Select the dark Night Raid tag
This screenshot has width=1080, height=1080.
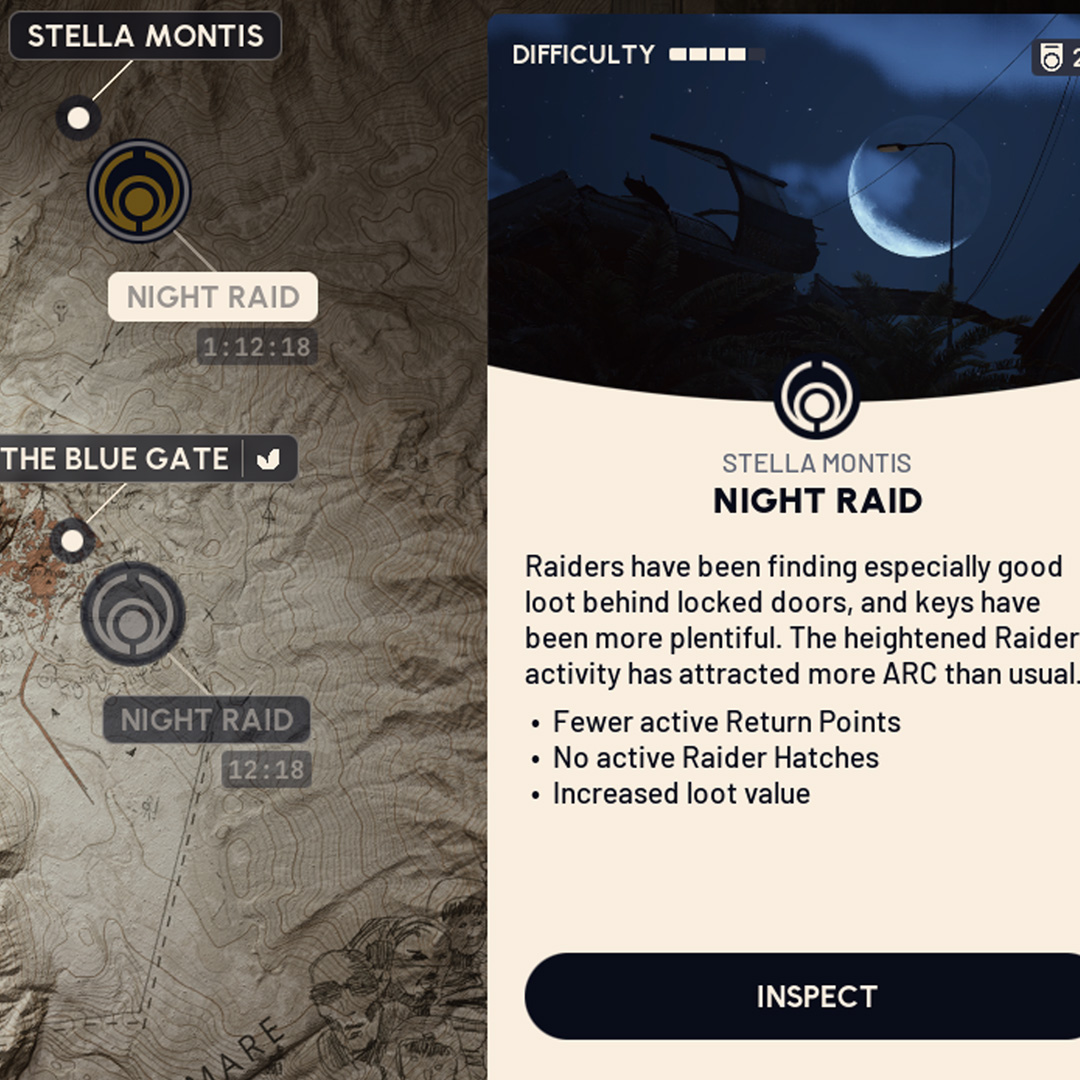tap(206, 720)
